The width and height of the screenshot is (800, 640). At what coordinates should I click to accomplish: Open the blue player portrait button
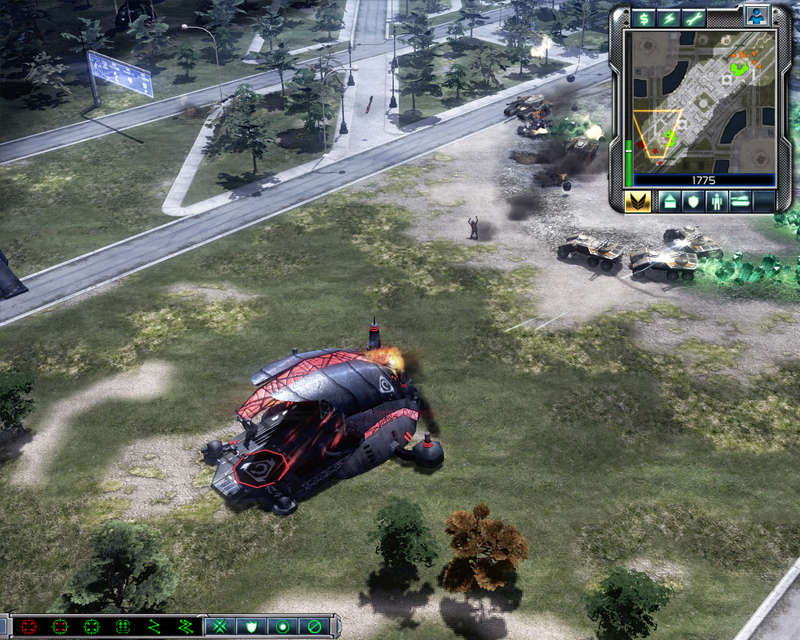click(x=757, y=16)
